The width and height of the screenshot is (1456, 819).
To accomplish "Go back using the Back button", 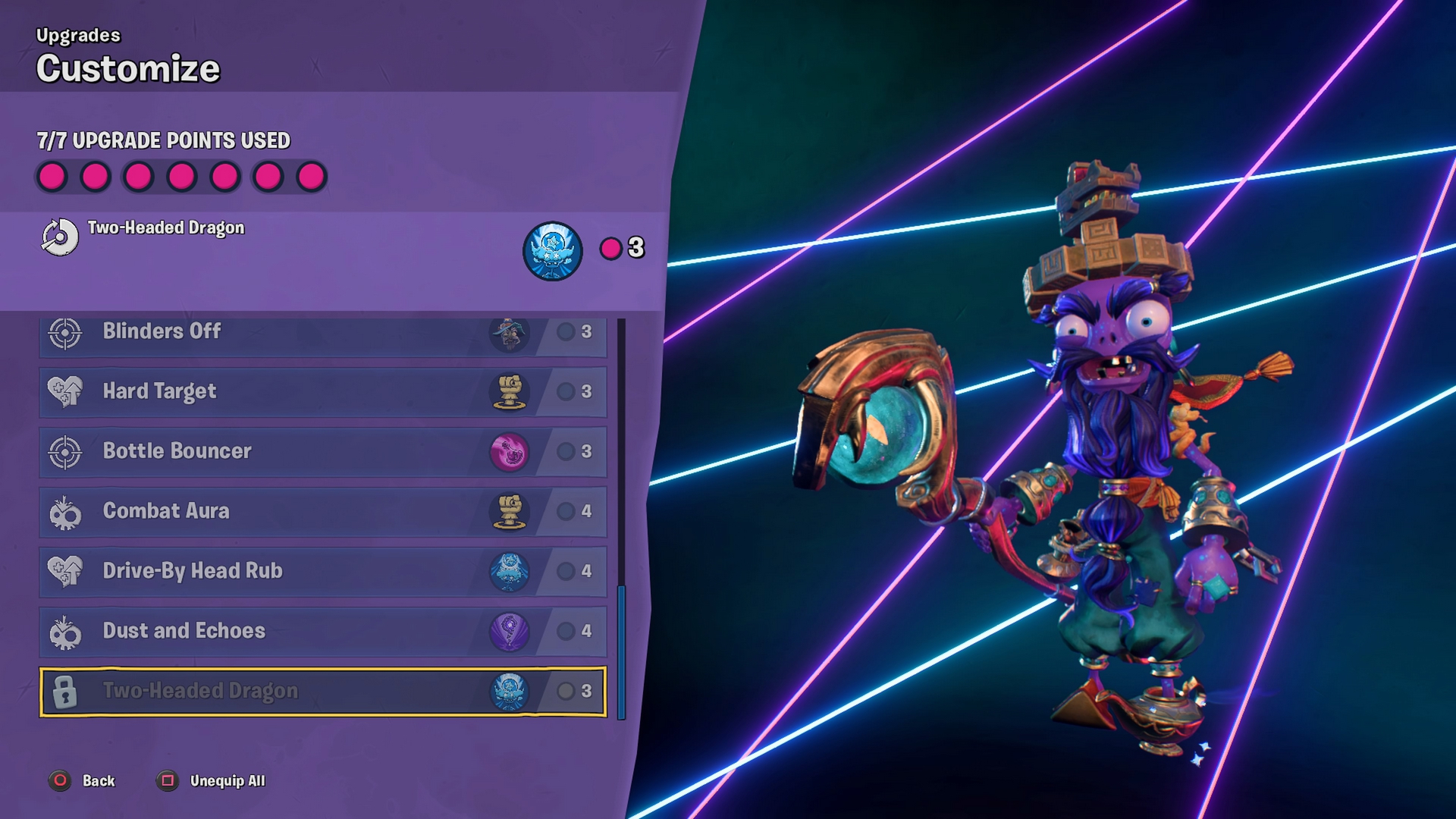I will point(83,780).
